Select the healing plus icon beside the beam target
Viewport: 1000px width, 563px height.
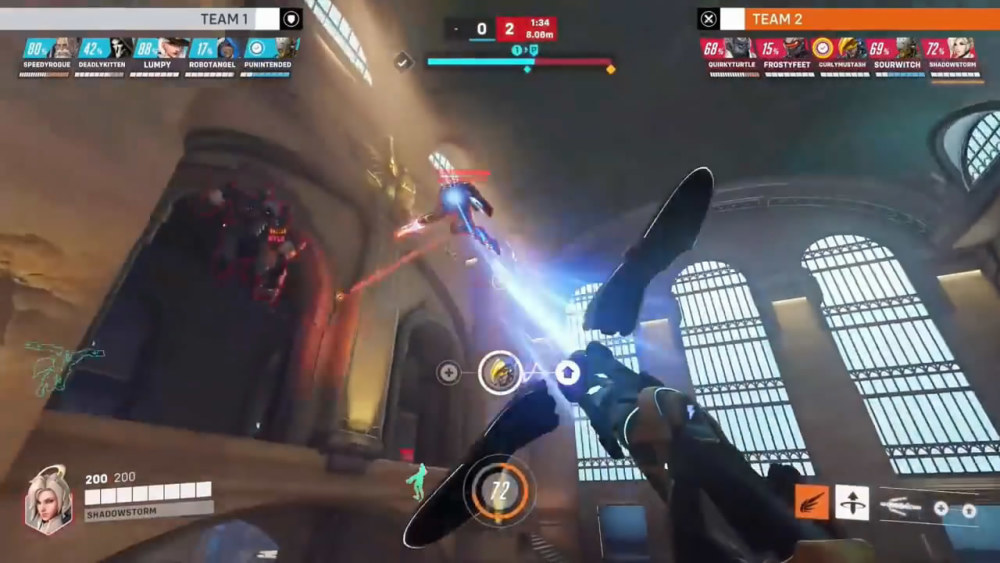point(449,373)
